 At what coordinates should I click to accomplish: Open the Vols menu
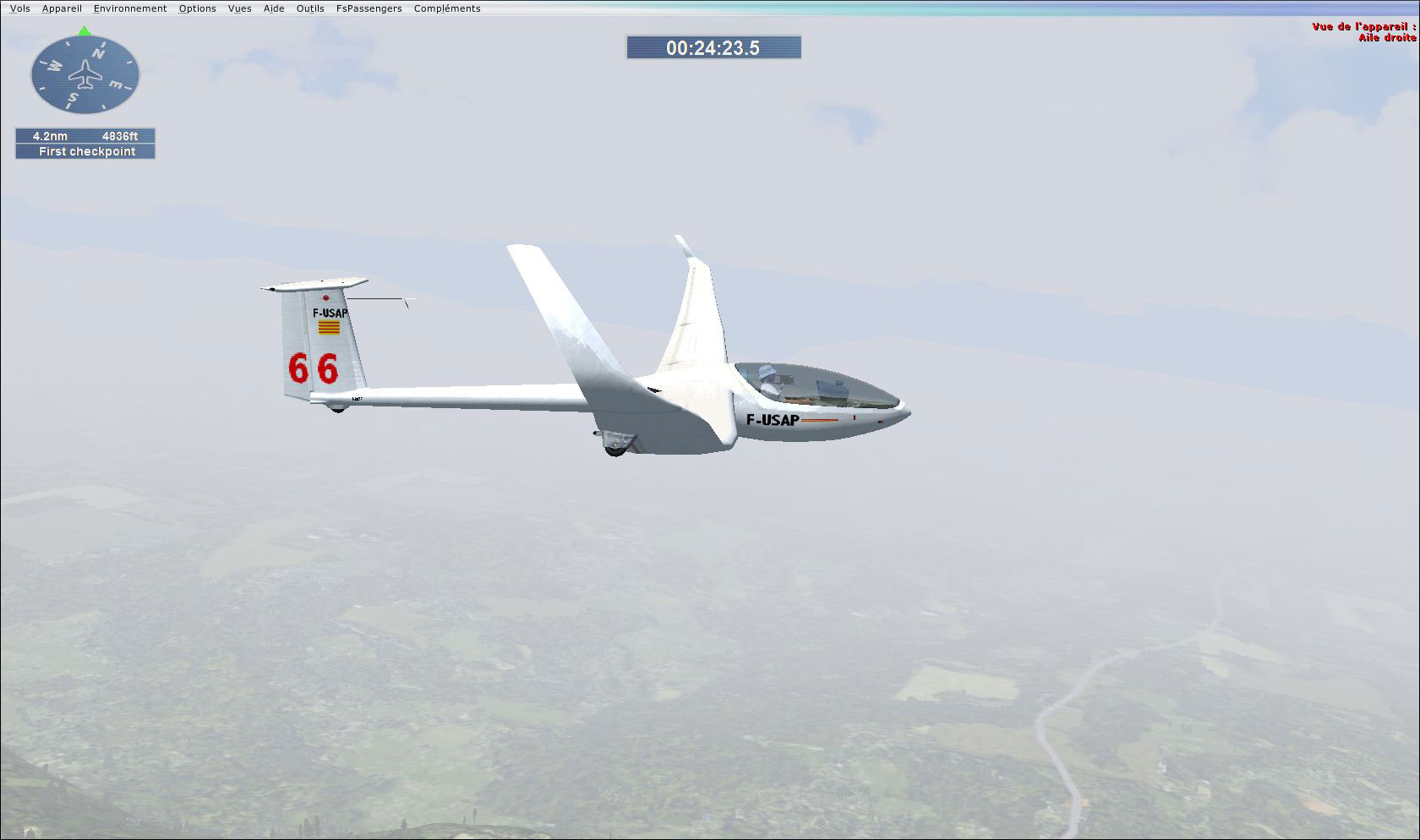[x=19, y=8]
